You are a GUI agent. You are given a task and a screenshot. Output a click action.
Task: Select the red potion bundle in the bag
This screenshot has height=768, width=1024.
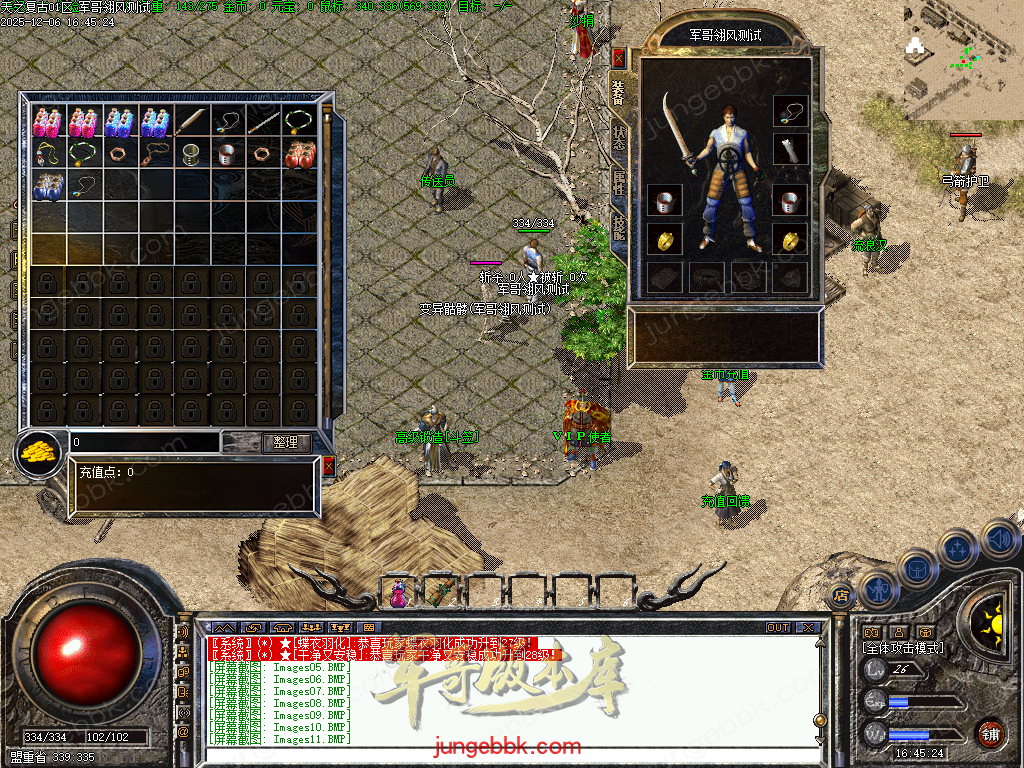(48, 122)
